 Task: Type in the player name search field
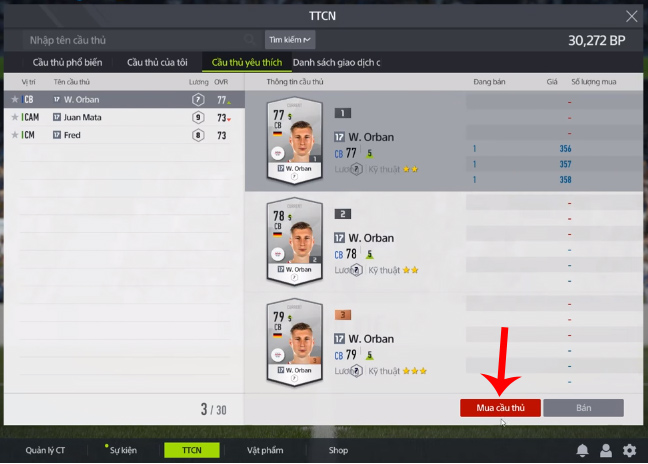pos(140,40)
